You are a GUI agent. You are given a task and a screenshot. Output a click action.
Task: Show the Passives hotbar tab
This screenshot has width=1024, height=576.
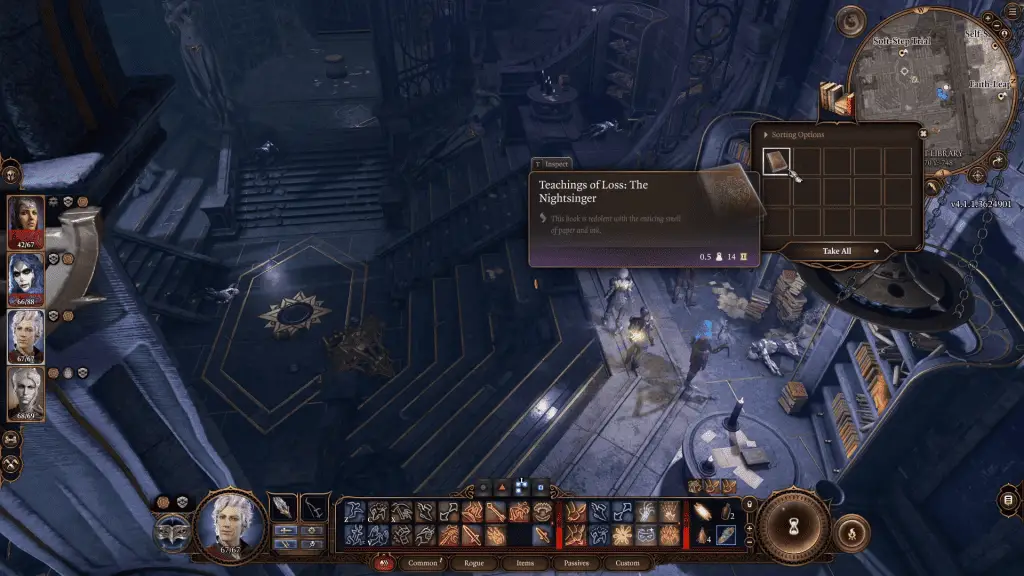pyautogui.click(x=575, y=563)
